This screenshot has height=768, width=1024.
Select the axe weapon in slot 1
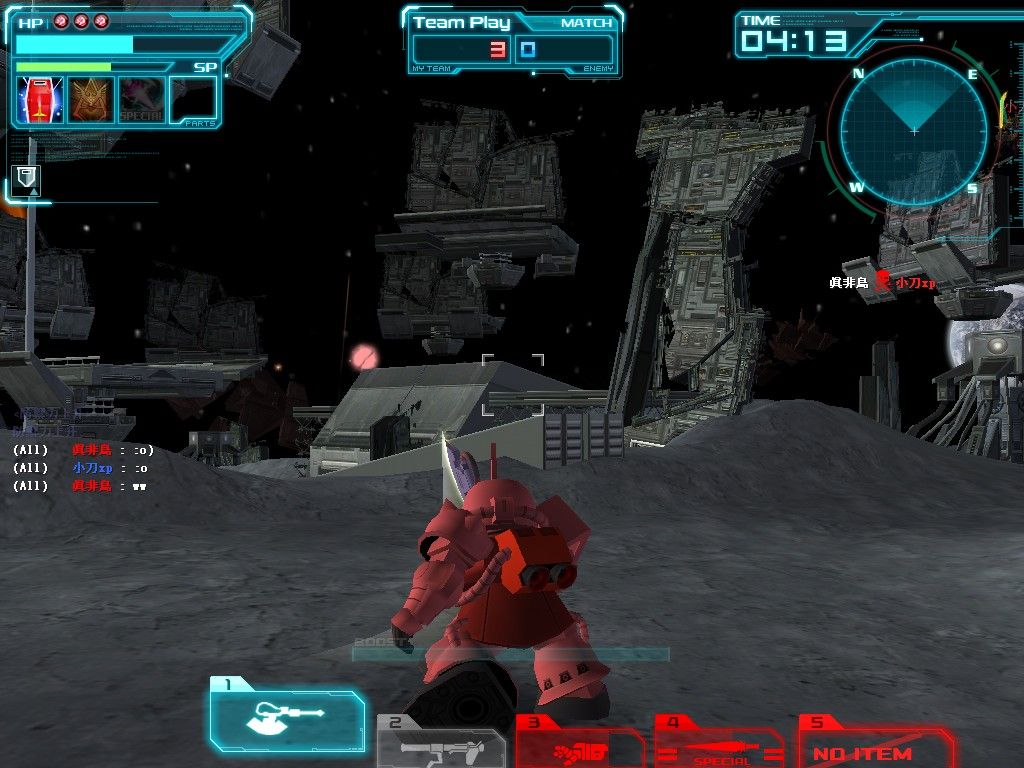287,714
